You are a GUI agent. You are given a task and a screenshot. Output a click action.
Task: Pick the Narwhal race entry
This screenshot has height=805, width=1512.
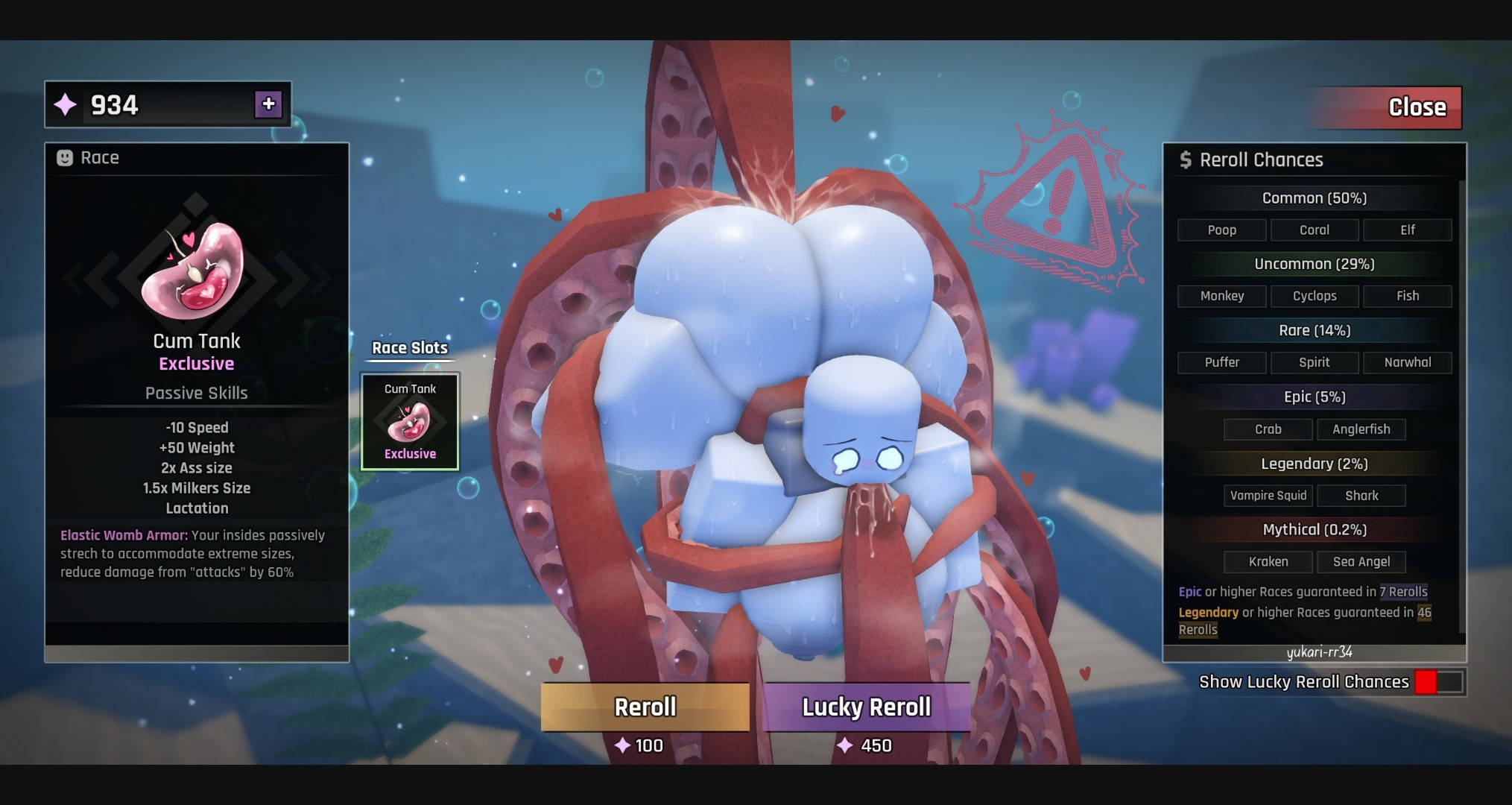click(x=1407, y=363)
